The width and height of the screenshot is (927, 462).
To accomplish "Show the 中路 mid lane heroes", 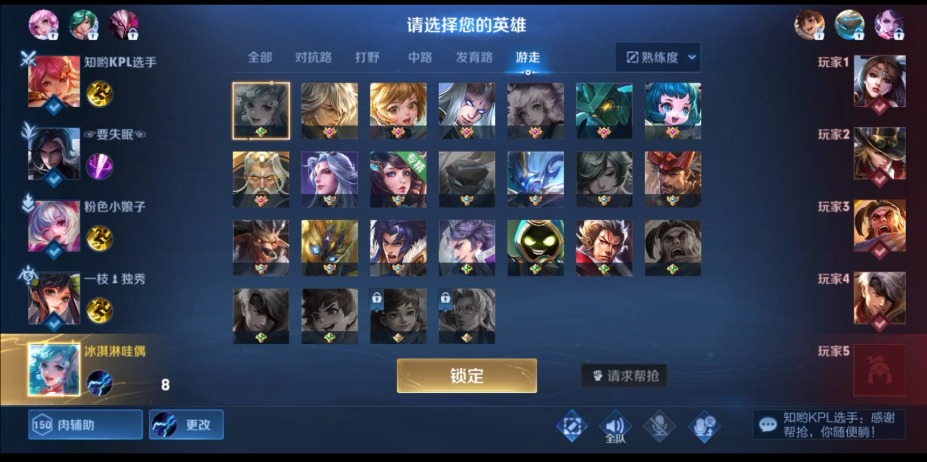I will point(420,57).
